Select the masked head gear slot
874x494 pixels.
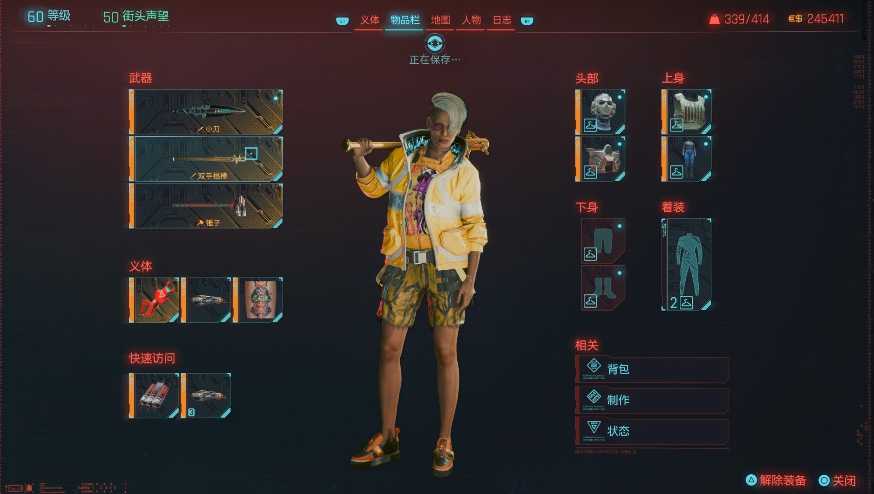[601, 111]
